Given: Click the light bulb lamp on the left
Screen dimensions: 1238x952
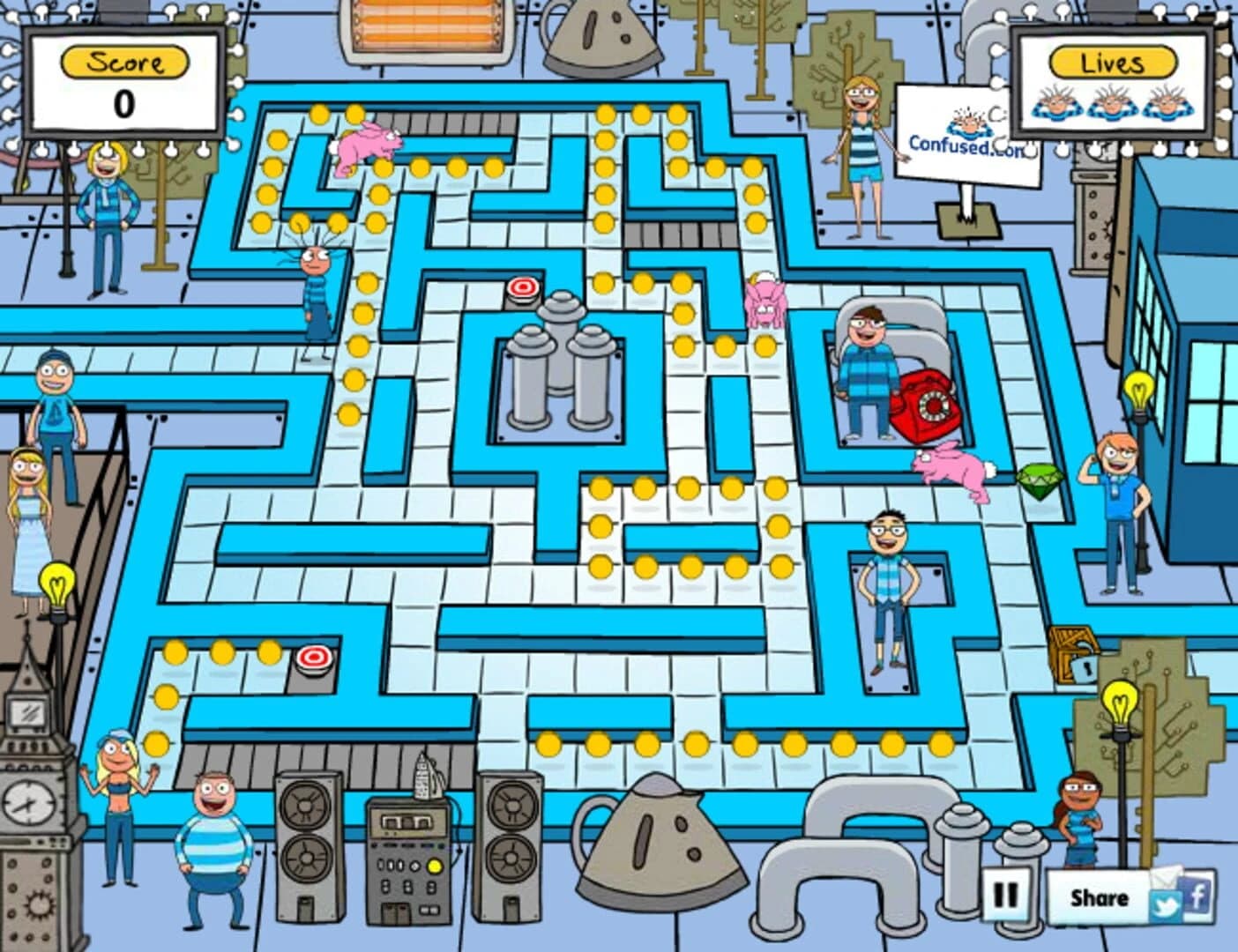Looking at the screenshot, I should pyautogui.click(x=56, y=584).
